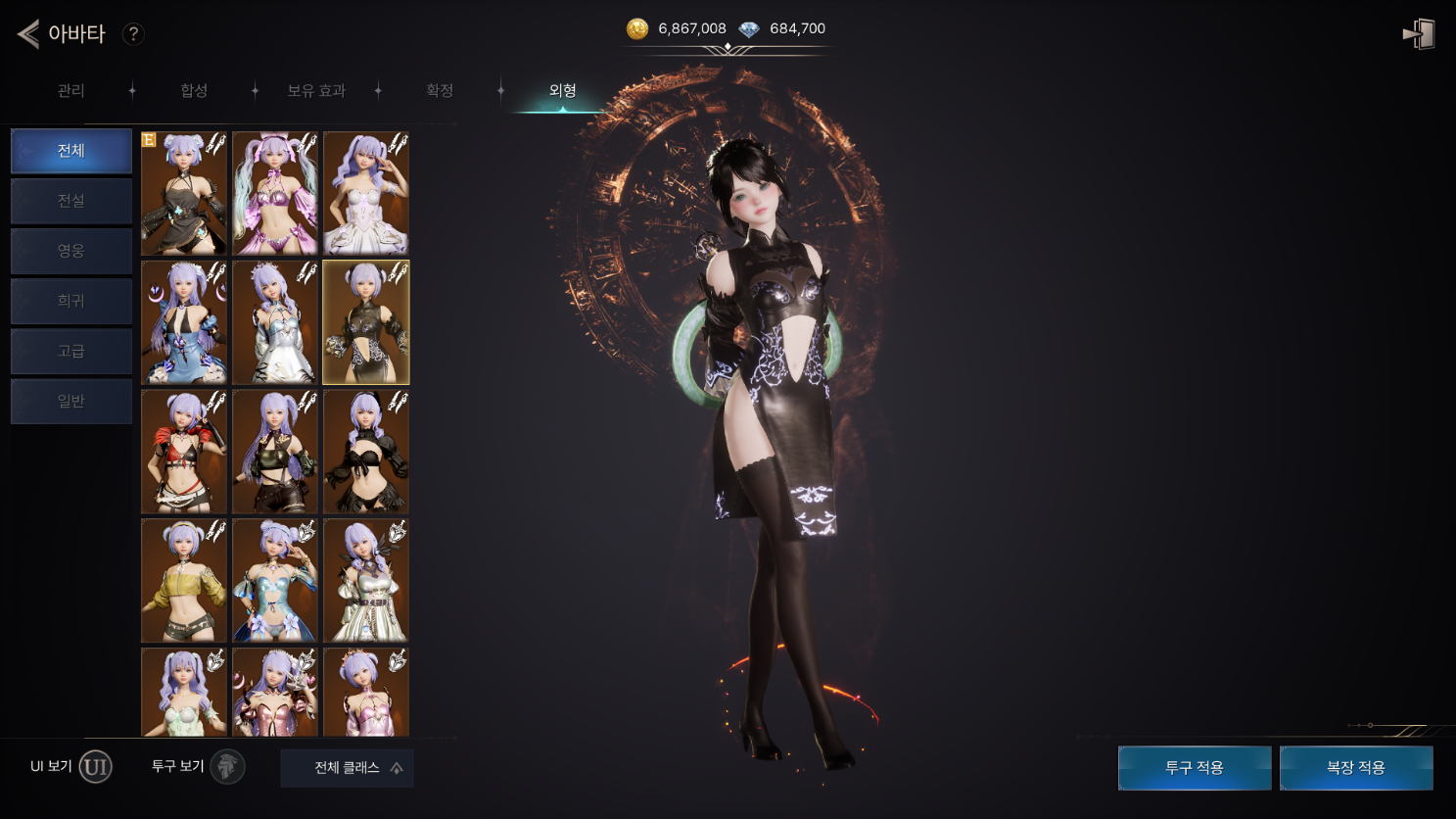Screen dimensions: 1456x819
Task: Go back from the 아바타 screen
Action: (29, 34)
